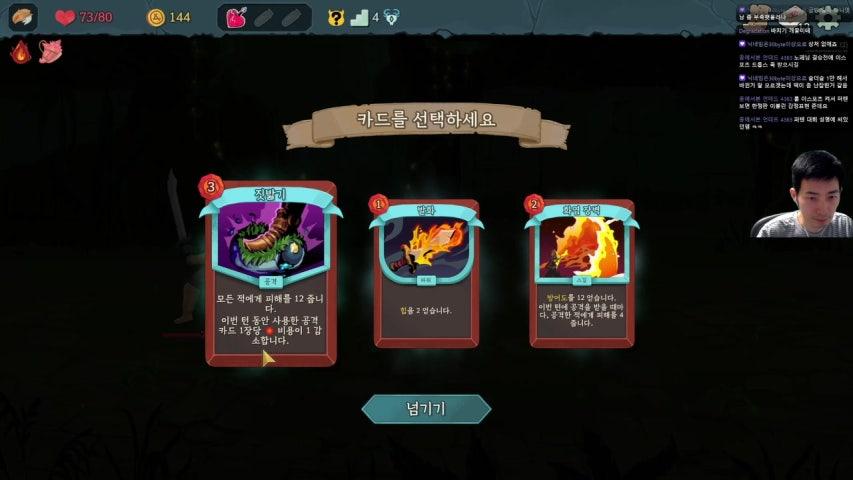Image resolution: width=853 pixels, height=480 pixels.
Task: Open the character portrait in top bar
Action: tap(22, 17)
